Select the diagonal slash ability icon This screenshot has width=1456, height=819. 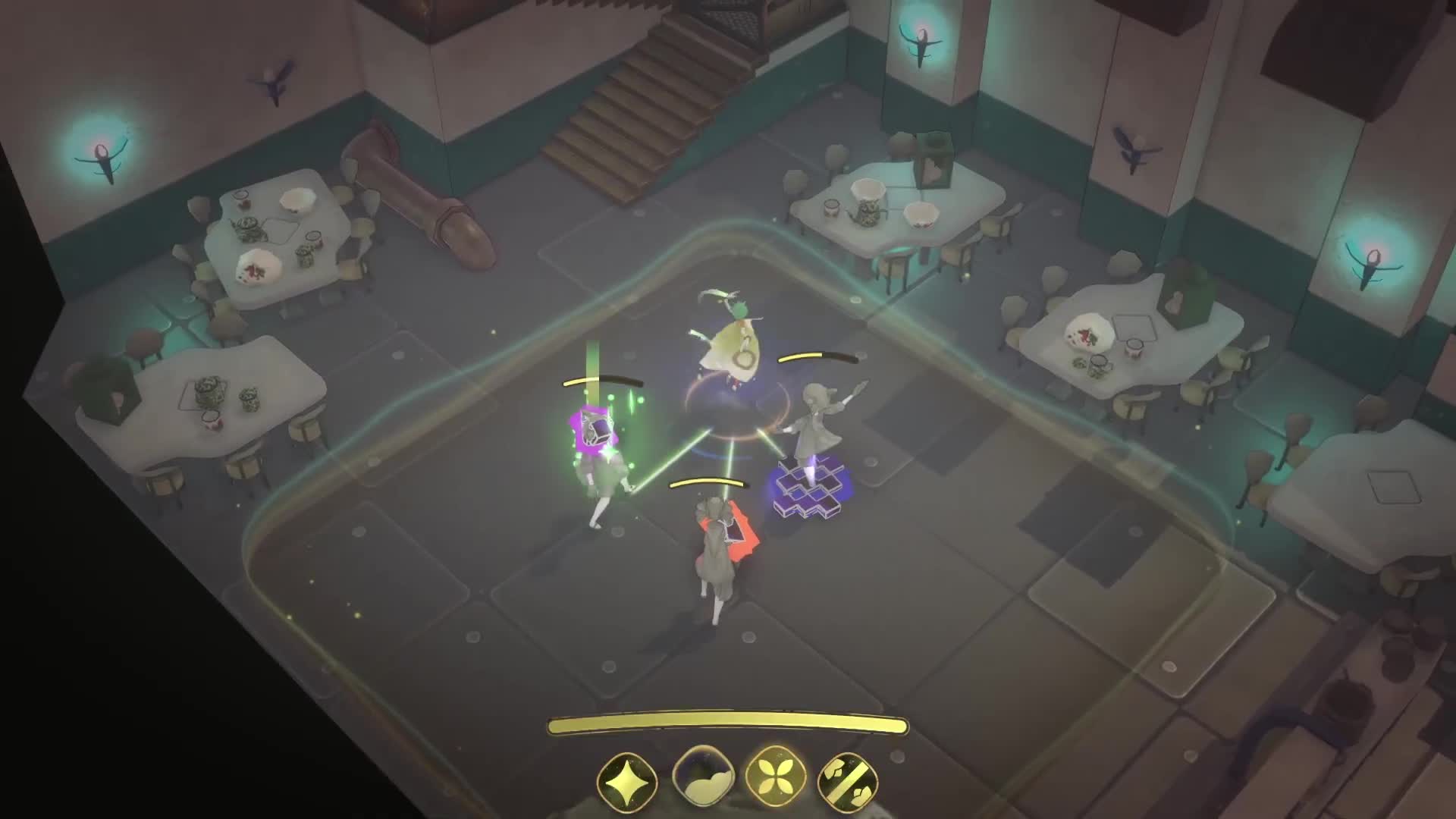(x=848, y=780)
